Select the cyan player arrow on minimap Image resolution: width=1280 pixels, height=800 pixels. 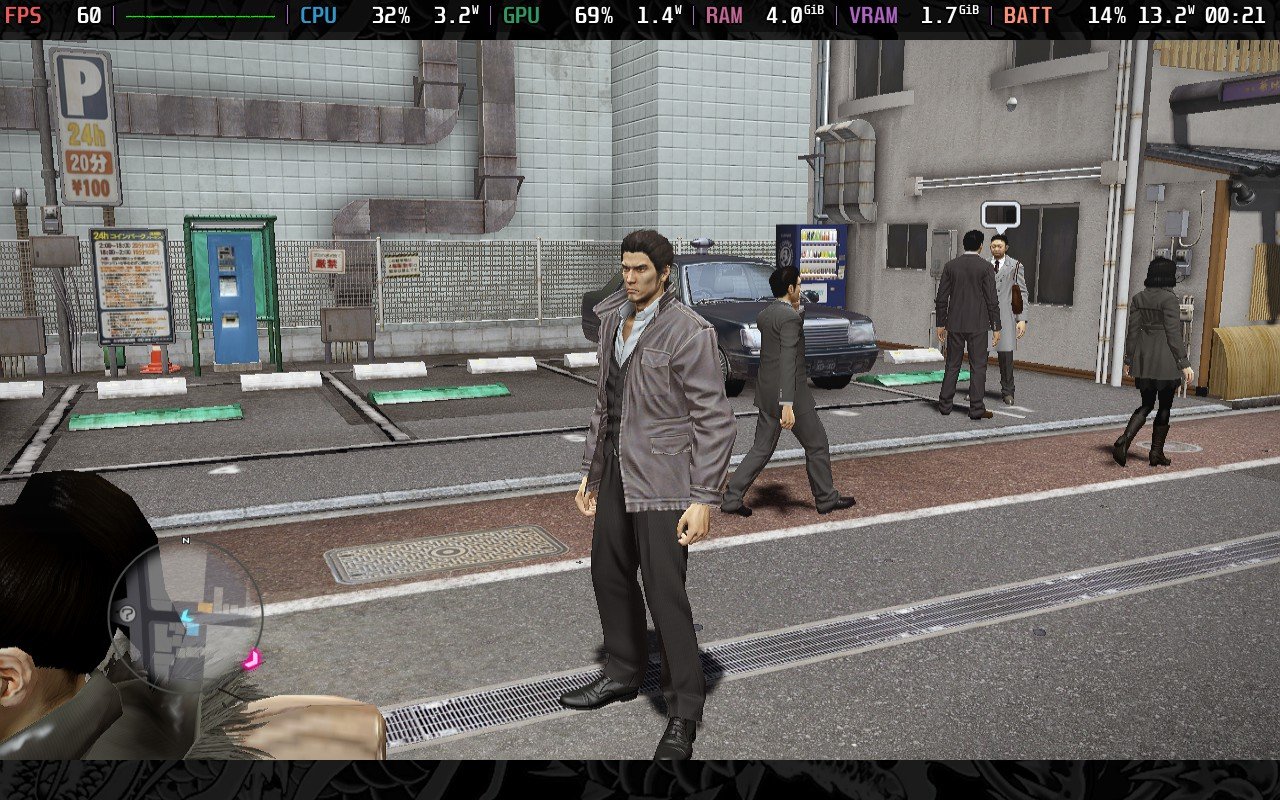(x=186, y=619)
